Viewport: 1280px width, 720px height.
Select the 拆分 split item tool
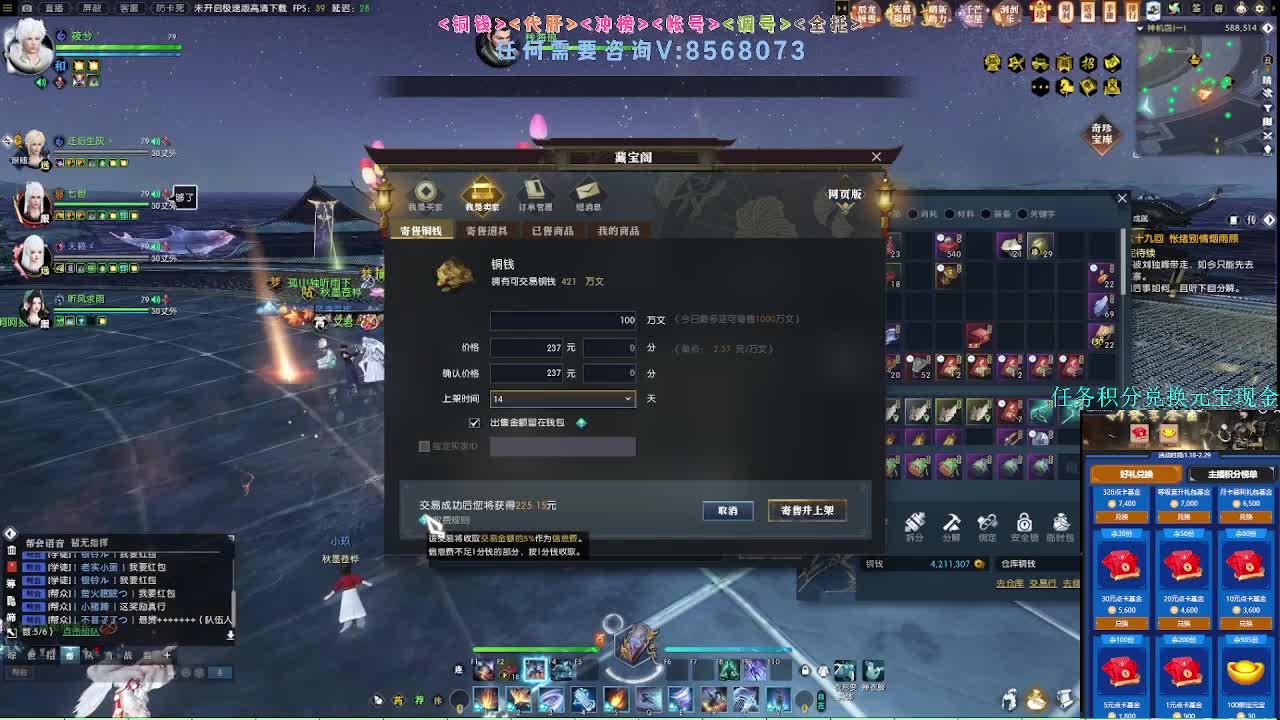coord(914,523)
